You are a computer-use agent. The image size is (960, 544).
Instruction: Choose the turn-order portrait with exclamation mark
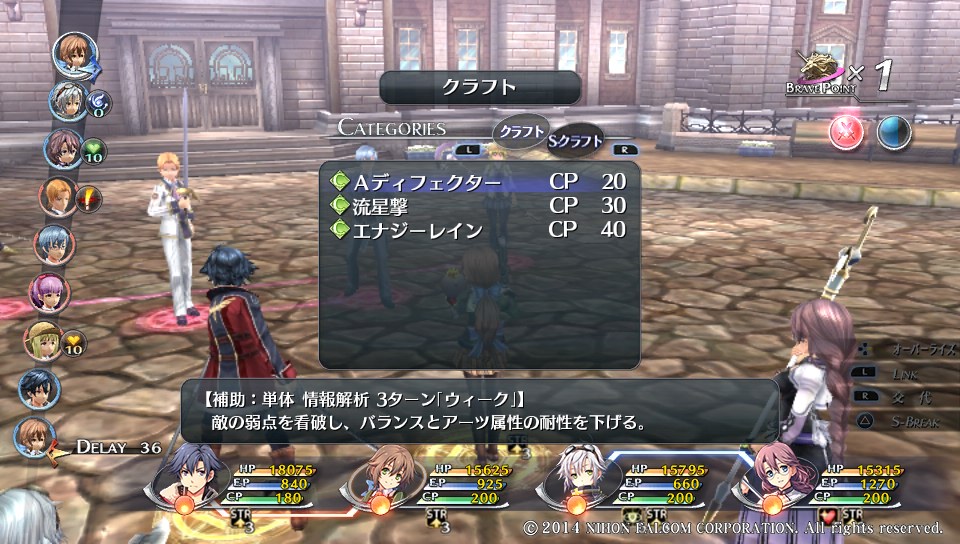click(x=58, y=197)
